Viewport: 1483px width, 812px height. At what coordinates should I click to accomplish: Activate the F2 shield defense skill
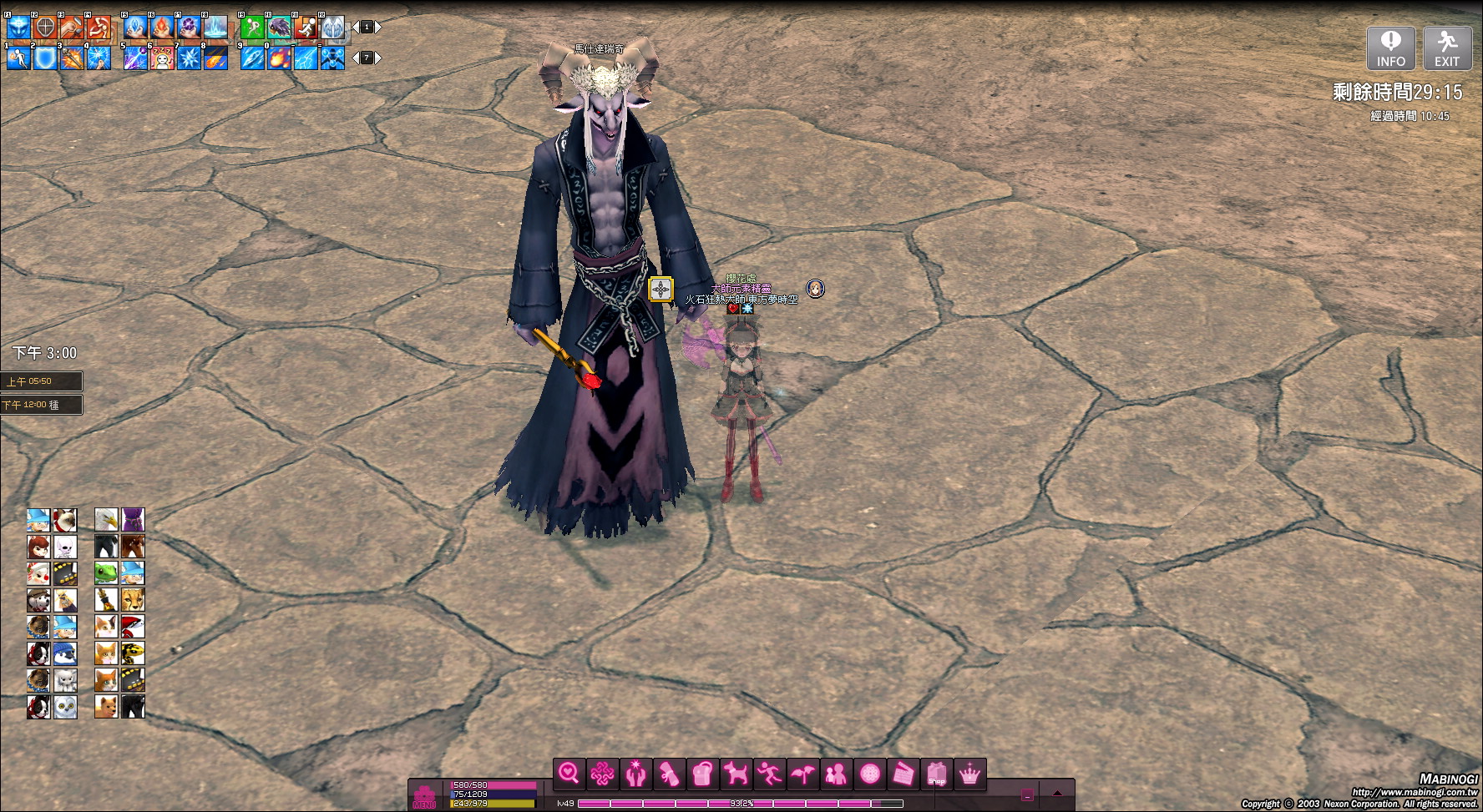point(45,28)
